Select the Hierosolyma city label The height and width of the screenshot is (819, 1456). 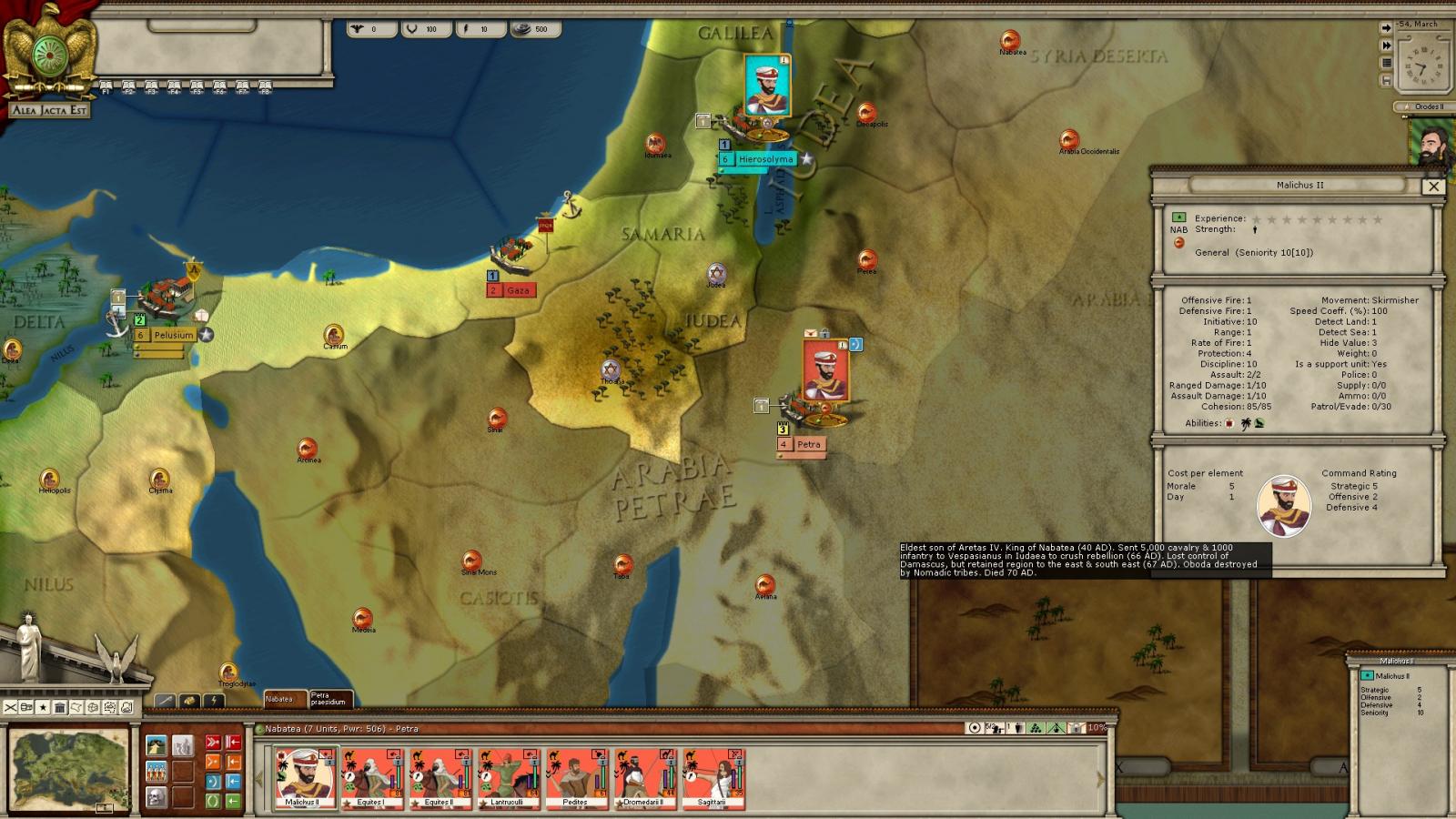(765, 159)
